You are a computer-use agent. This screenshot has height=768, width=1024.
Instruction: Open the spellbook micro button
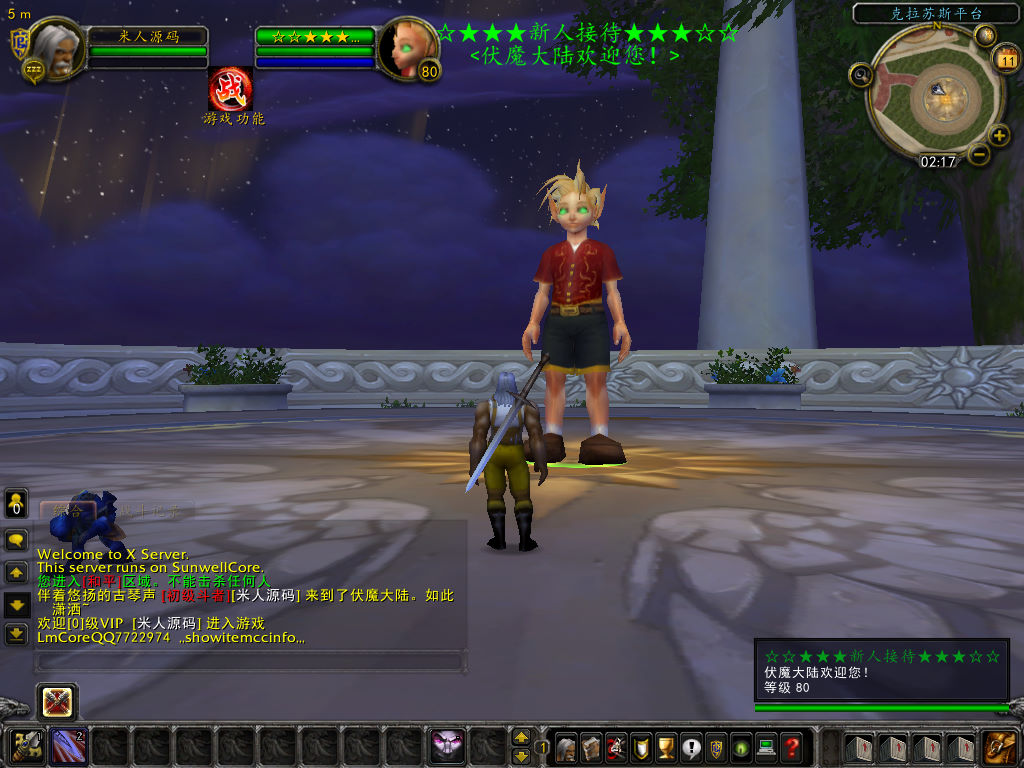pyautogui.click(x=591, y=746)
